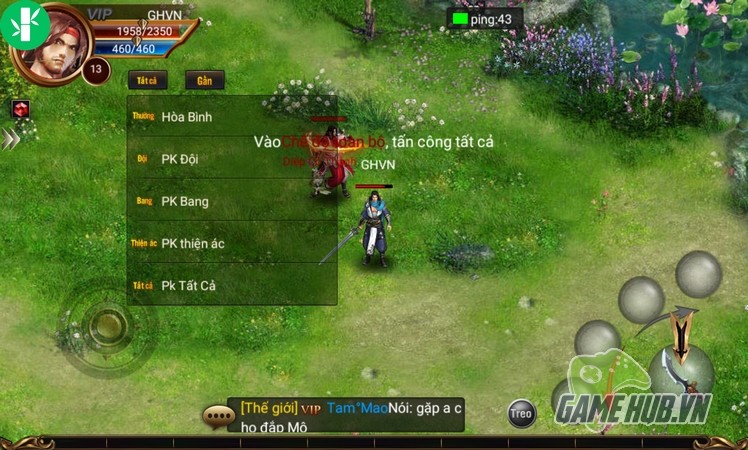
Task: Select the PK thiện ác mode
Action: coord(231,243)
